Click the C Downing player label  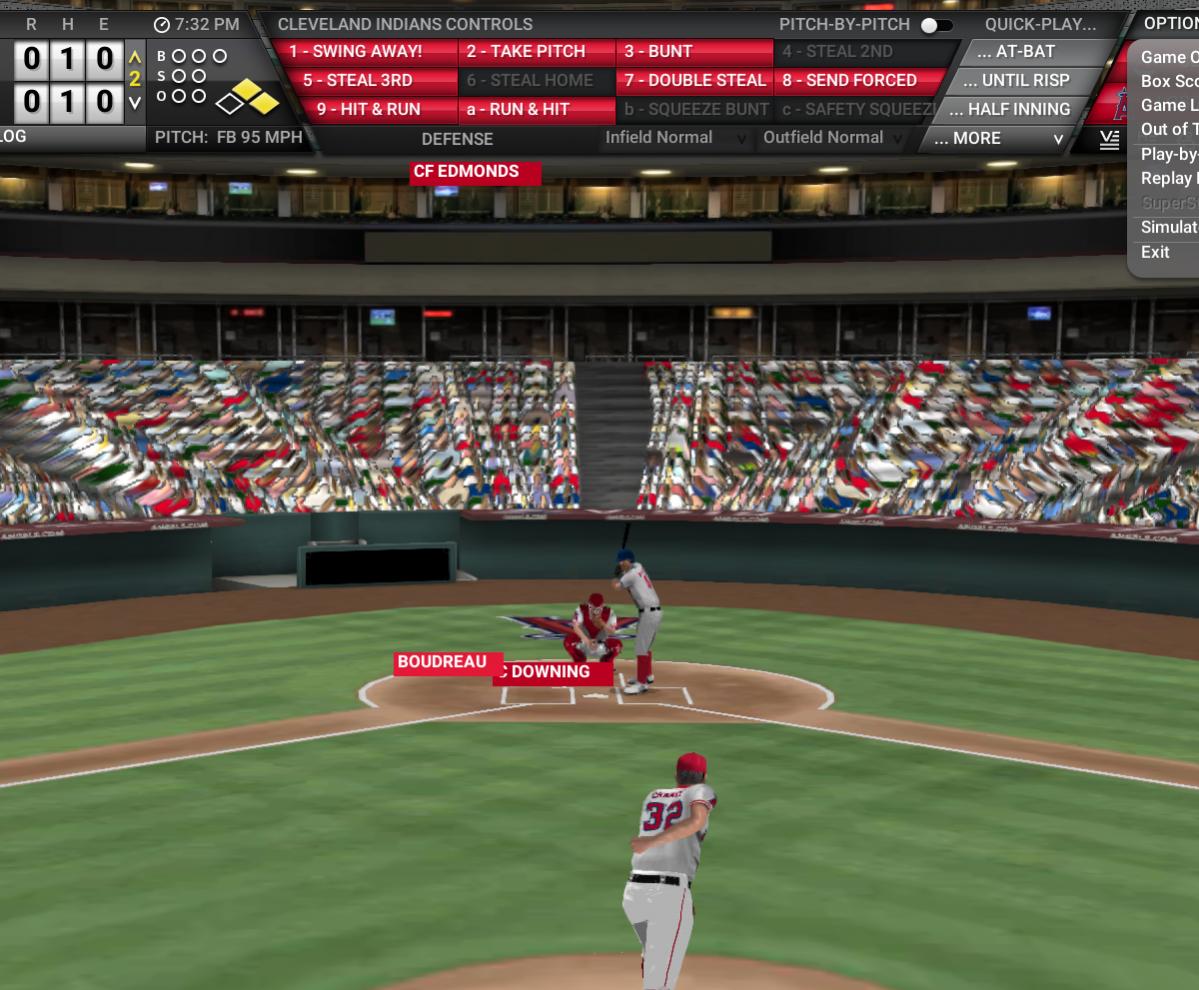click(x=552, y=672)
